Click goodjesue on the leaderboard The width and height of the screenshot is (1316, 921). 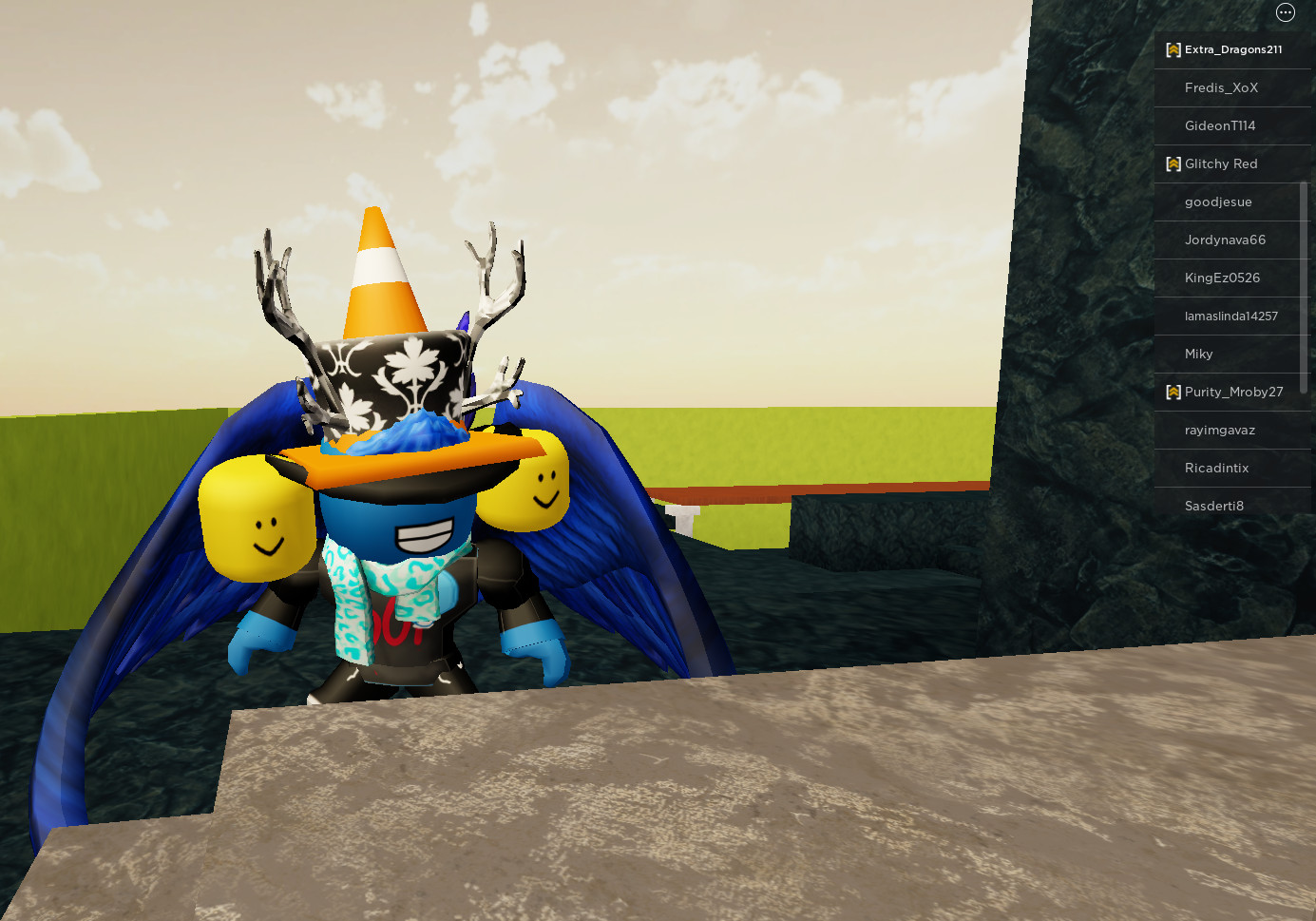(1219, 201)
